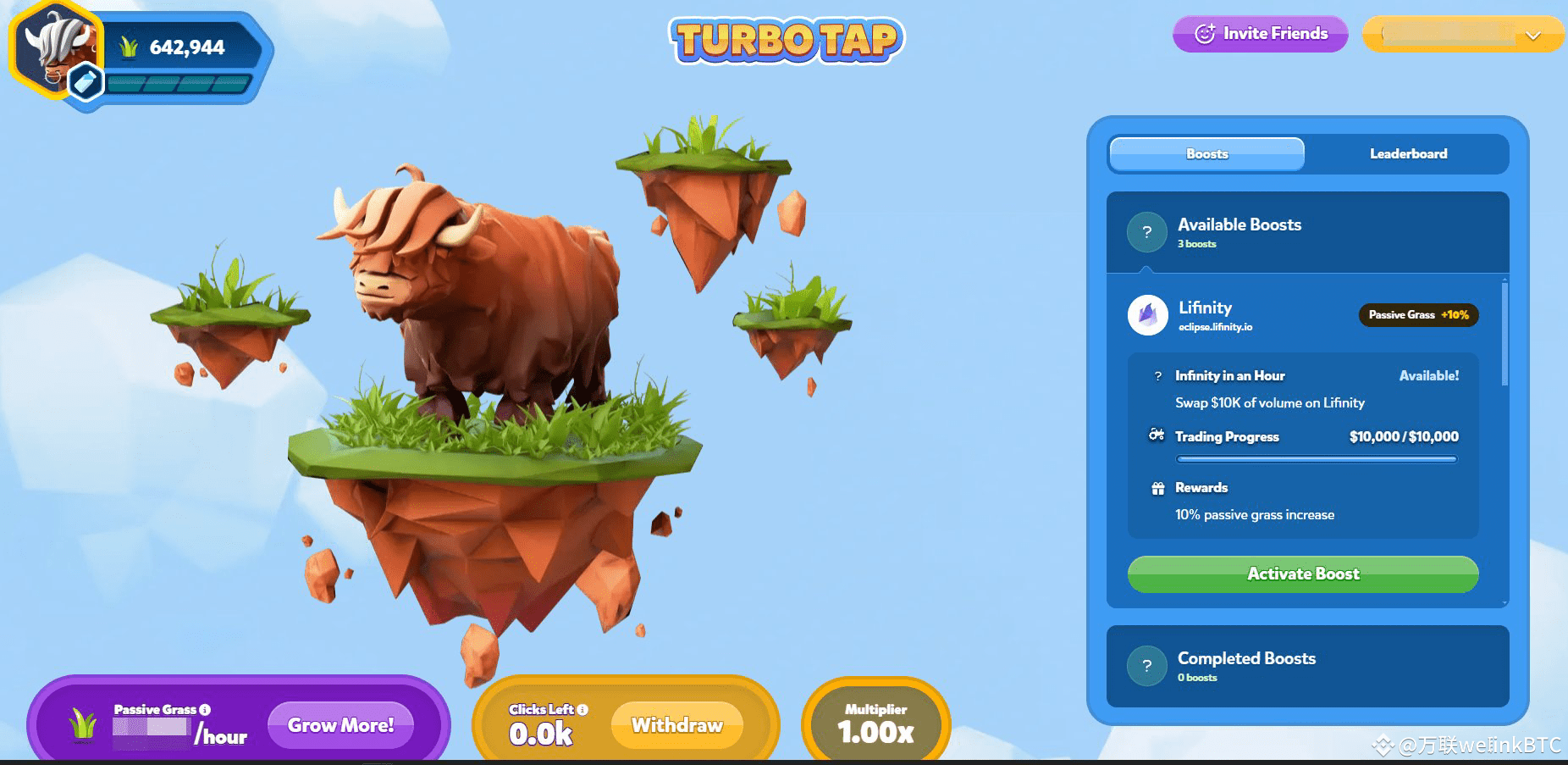Viewport: 1568px width, 765px height.
Task: Click the question mark beside Completed Boosts
Action: pyautogui.click(x=1147, y=665)
